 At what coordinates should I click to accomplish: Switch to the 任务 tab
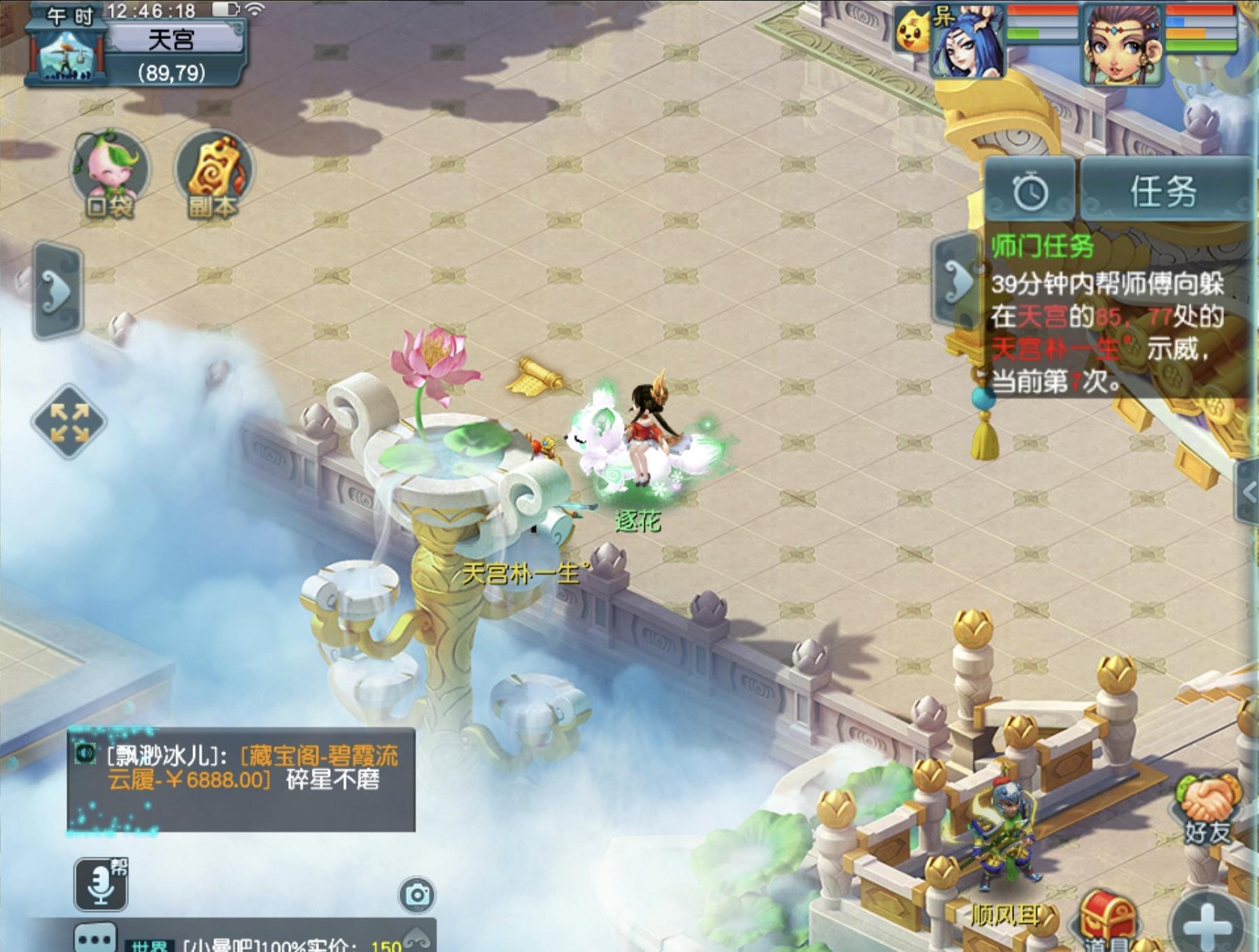tap(1165, 191)
